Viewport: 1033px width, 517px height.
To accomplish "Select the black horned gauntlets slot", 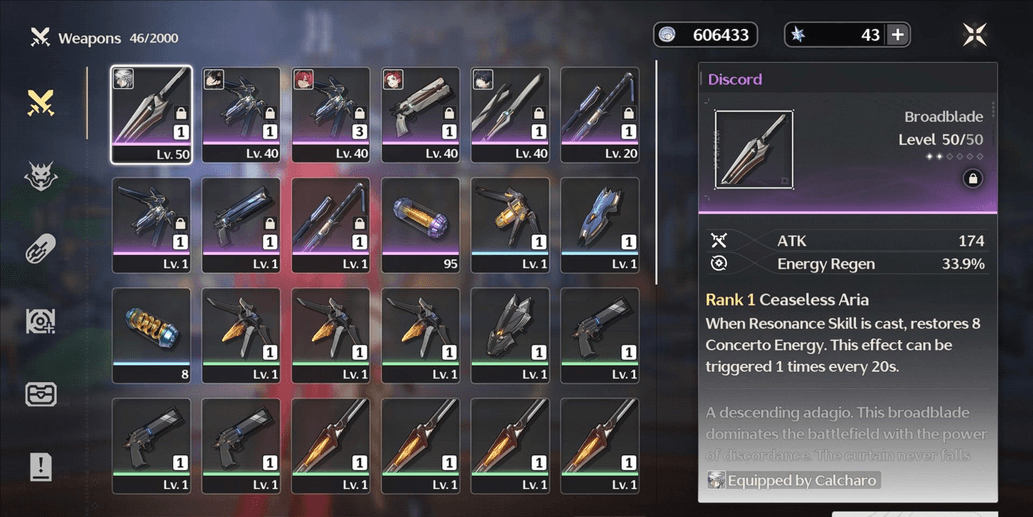I will point(509,335).
